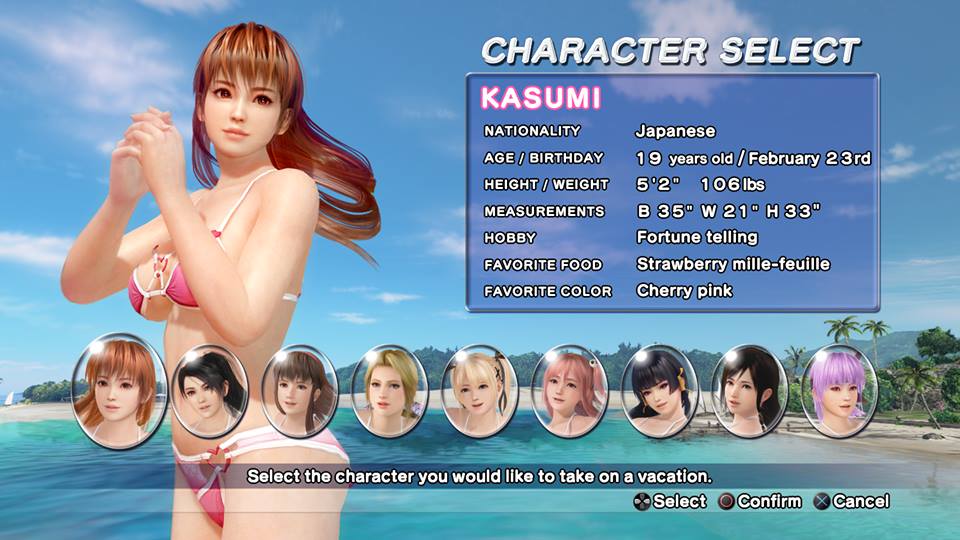
Task: Pick the brown-haired character portrait
Action: [x=299, y=391]
